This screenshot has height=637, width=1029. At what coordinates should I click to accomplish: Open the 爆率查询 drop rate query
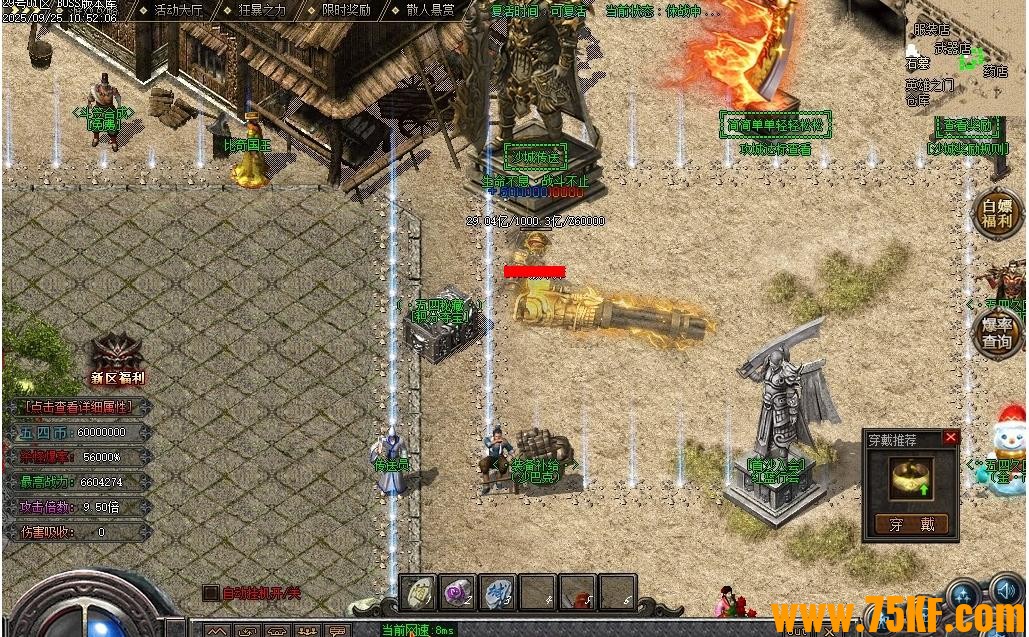point(996,334)
